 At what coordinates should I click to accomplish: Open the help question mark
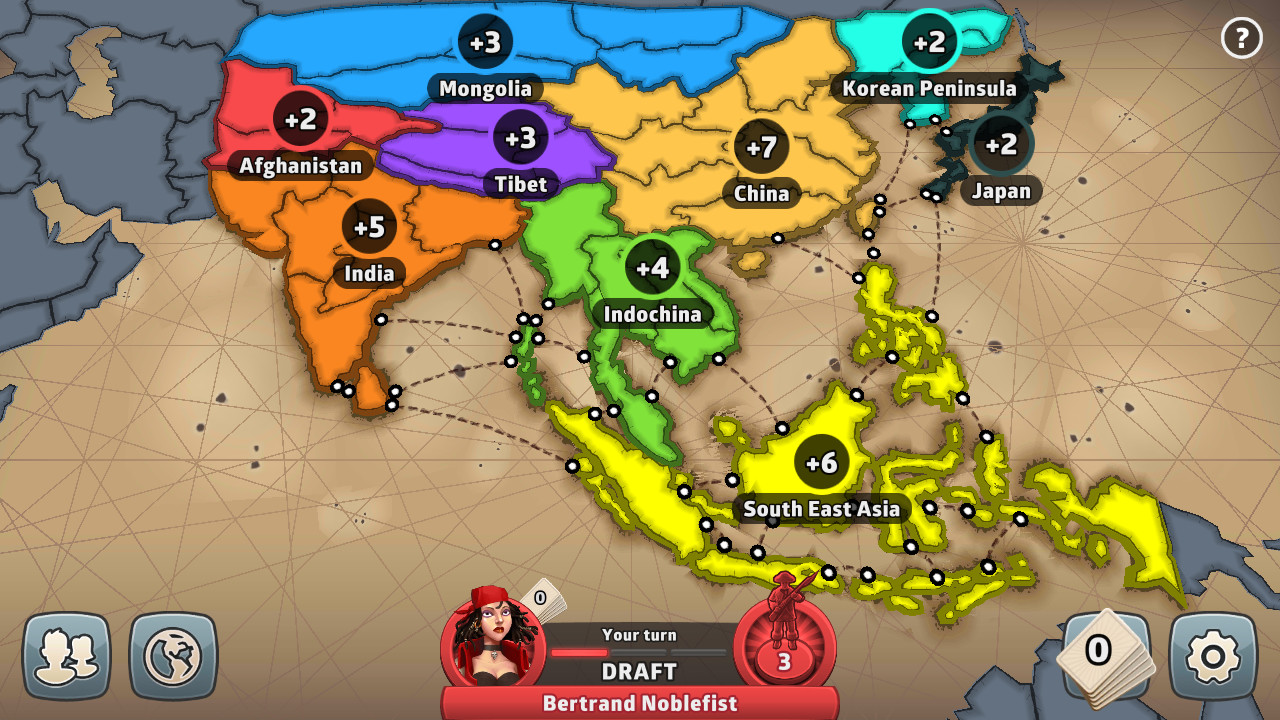(1241, 39)
